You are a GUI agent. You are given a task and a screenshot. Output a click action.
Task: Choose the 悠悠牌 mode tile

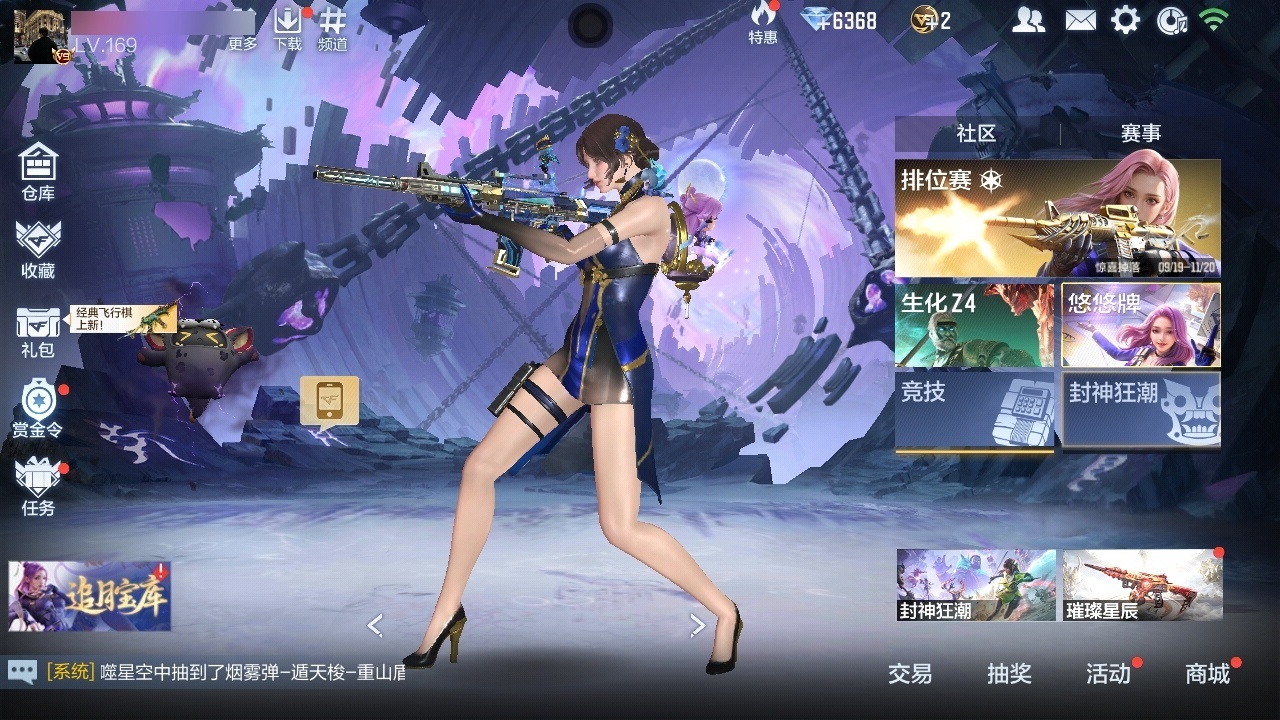click(1141, 325)
